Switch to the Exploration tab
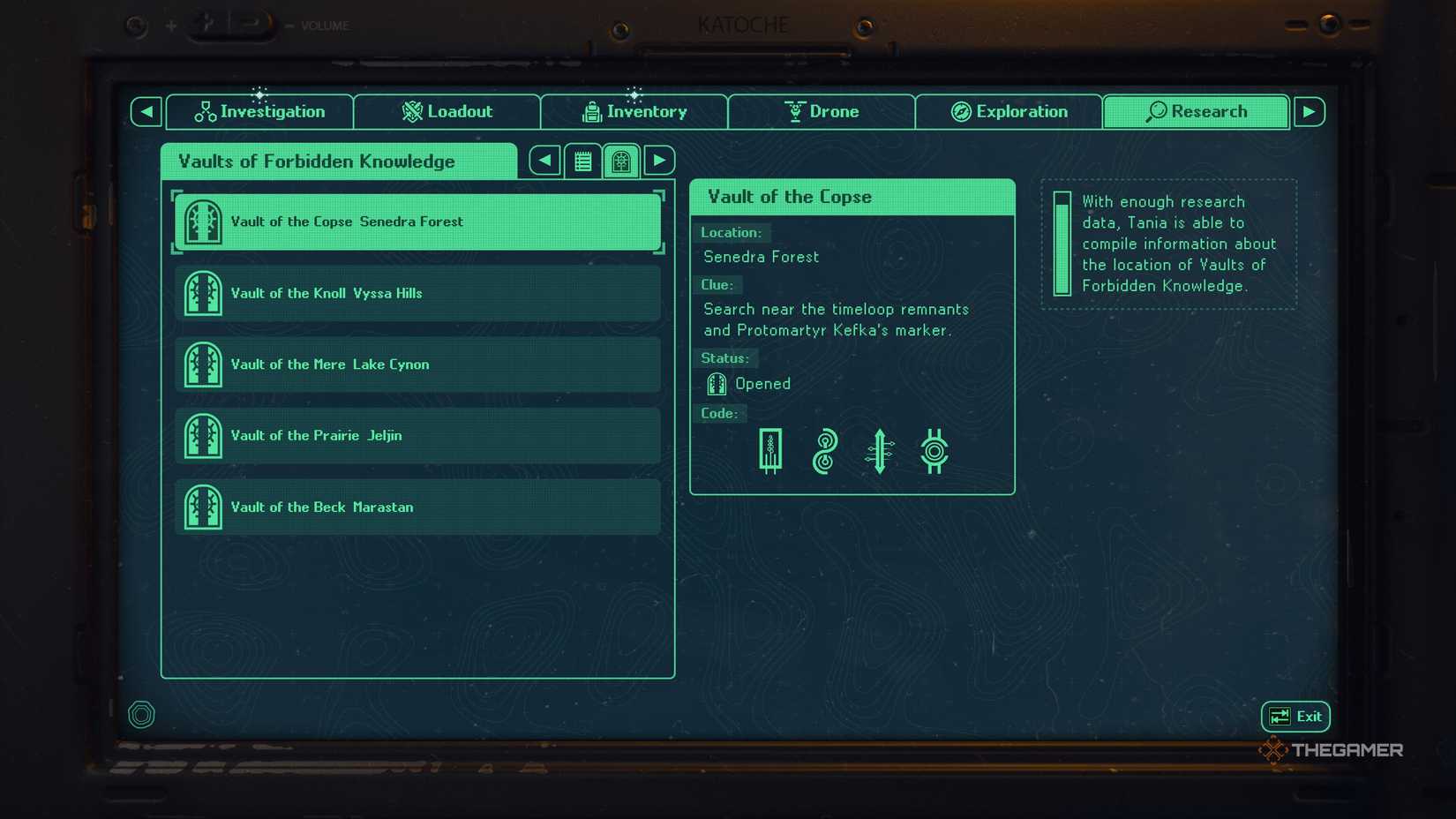This screenshot has width=1456, height=819. (x=1009, y=111)
